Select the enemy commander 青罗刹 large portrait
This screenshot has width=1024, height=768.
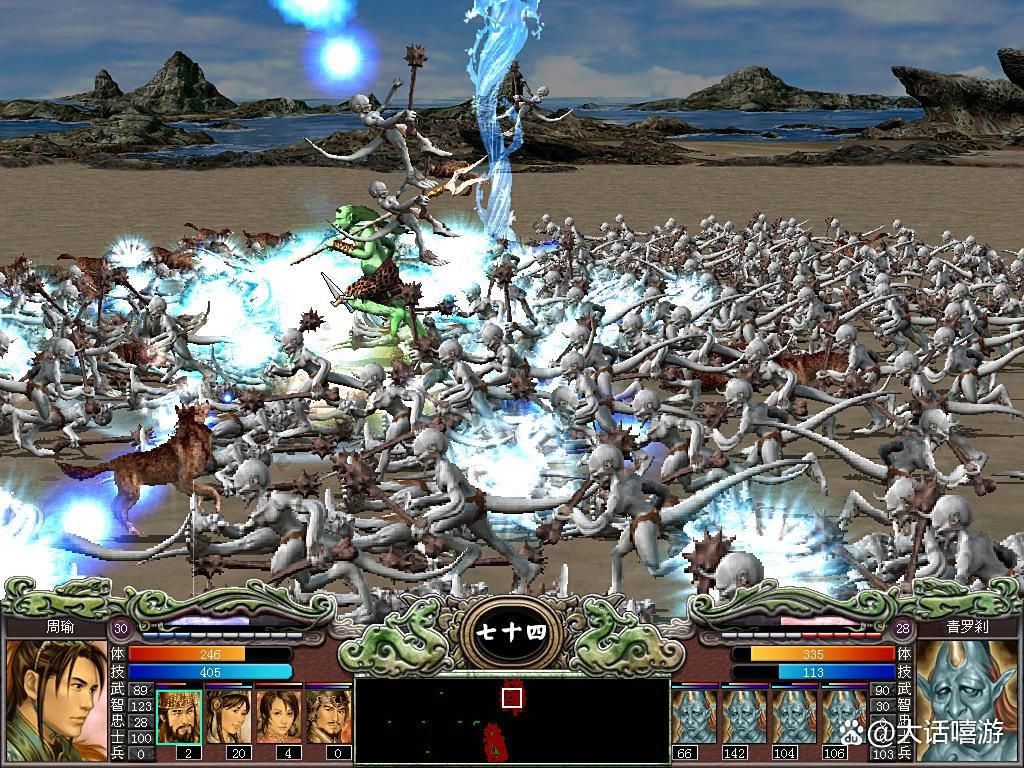(x=966, y=700)
